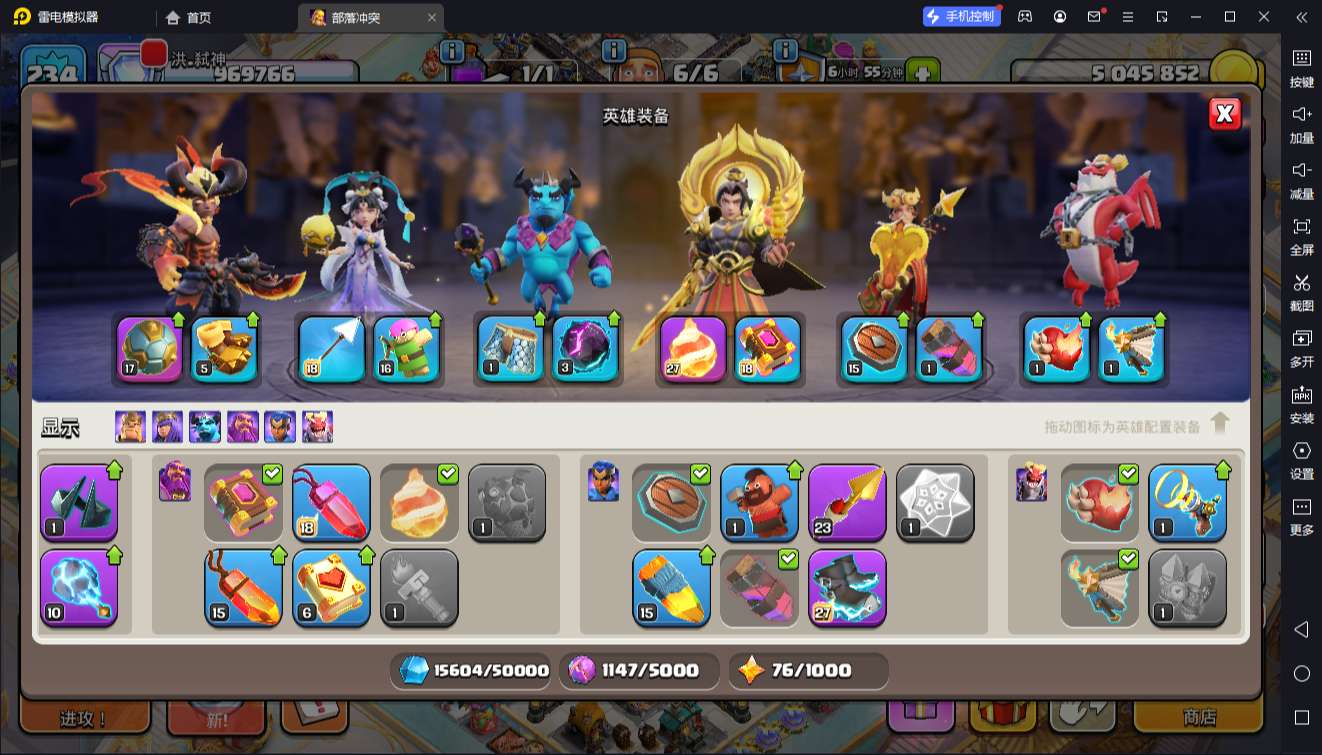Select the level 18 Life Gem item
The width and height of the screenshot is (1322, 755).
point(331,502)
